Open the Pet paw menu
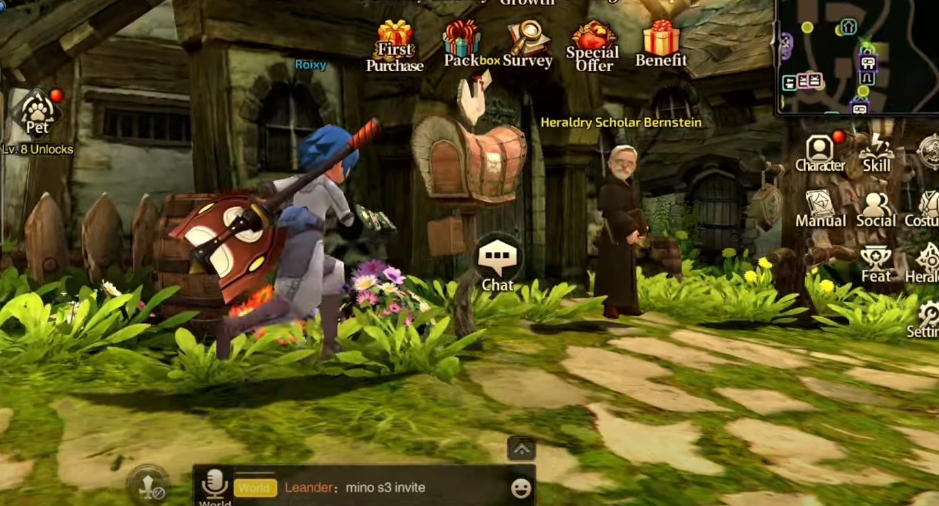 click(x=38, y=112)
